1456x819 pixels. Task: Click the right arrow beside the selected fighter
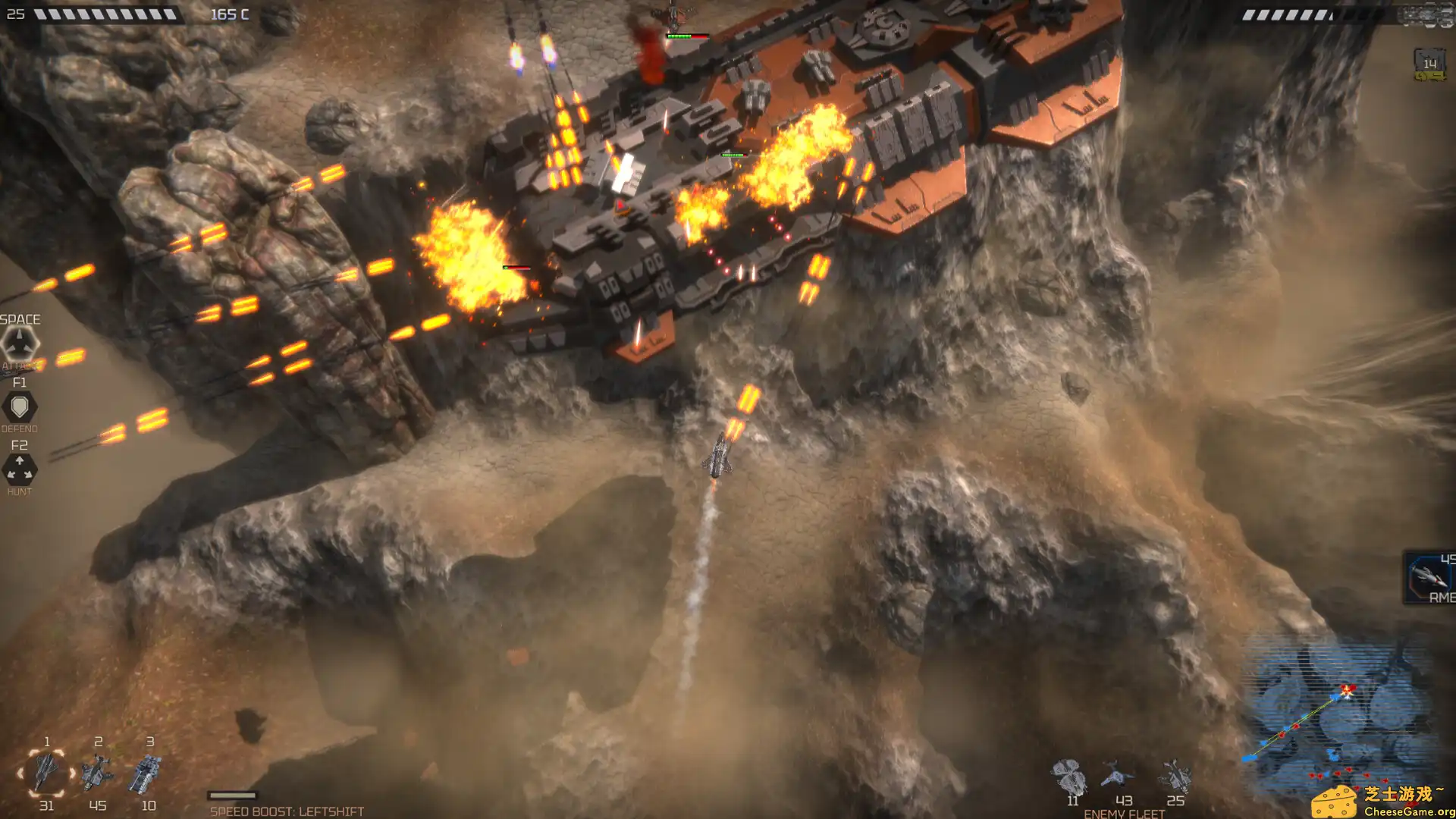click(x=72, y=773)
